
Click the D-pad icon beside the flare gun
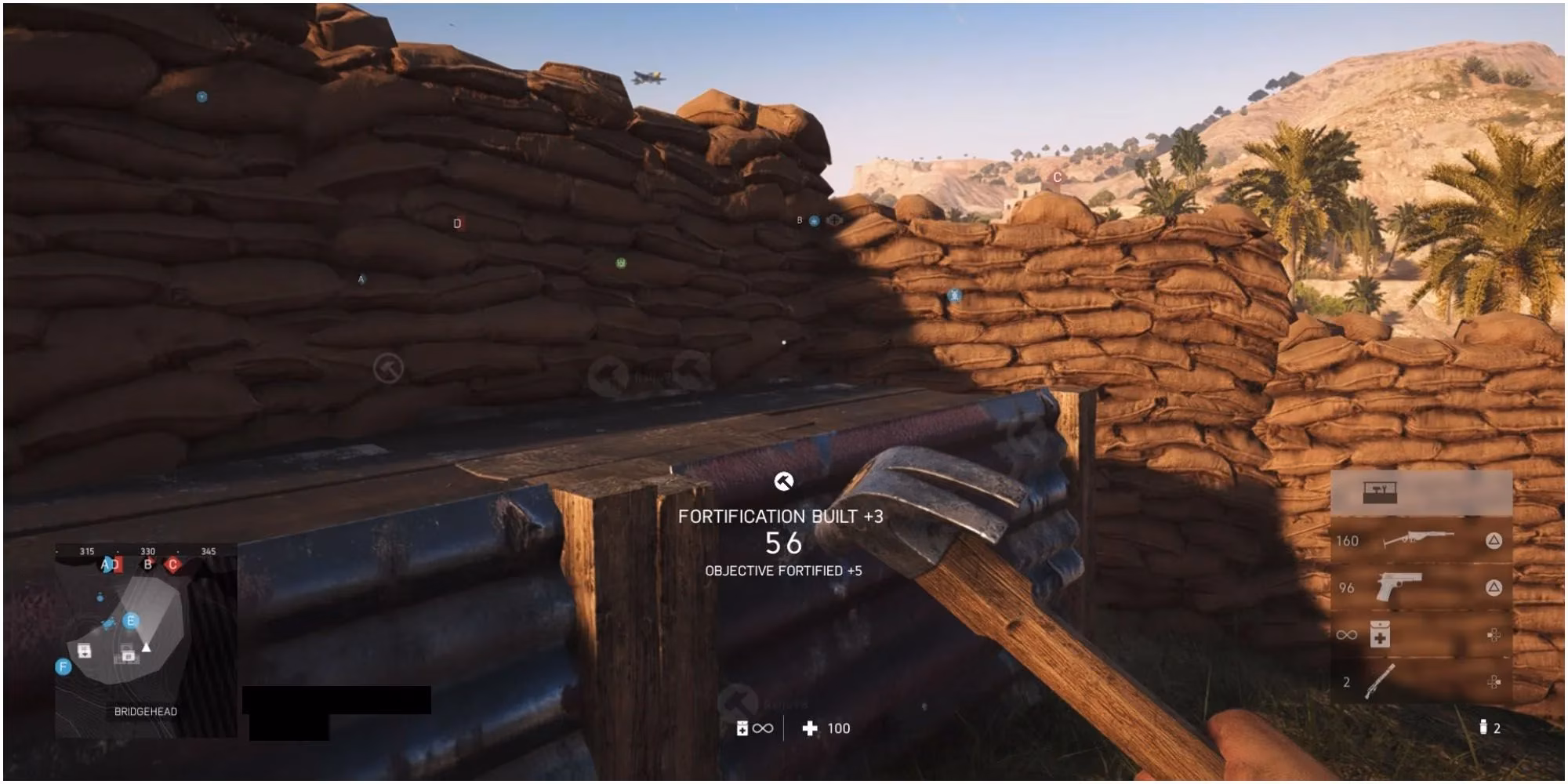[x=1494, y=682]
